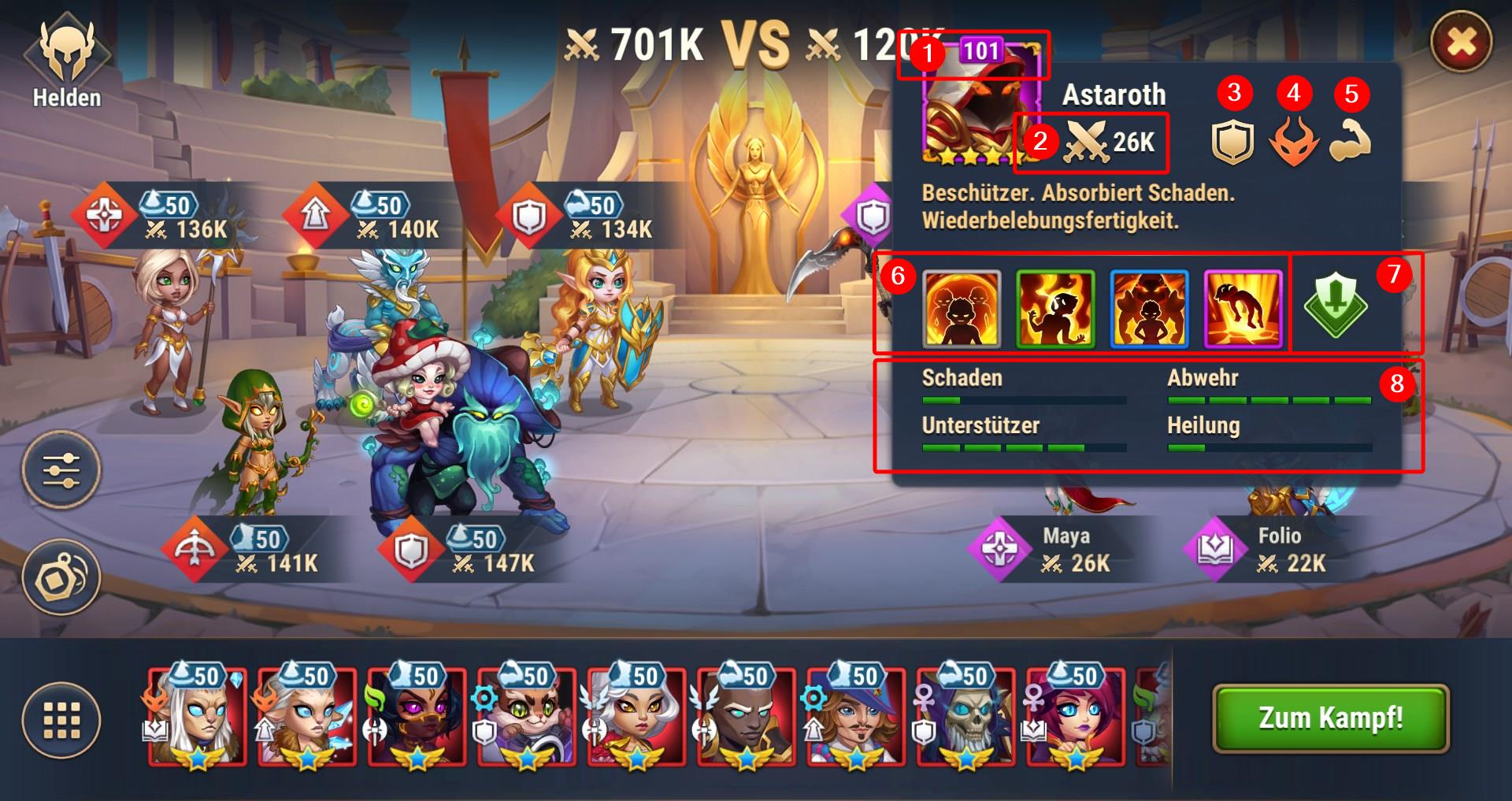Close the battle preparation screen
This screenshot has height=801, width=1512.
pos(1461,42)
